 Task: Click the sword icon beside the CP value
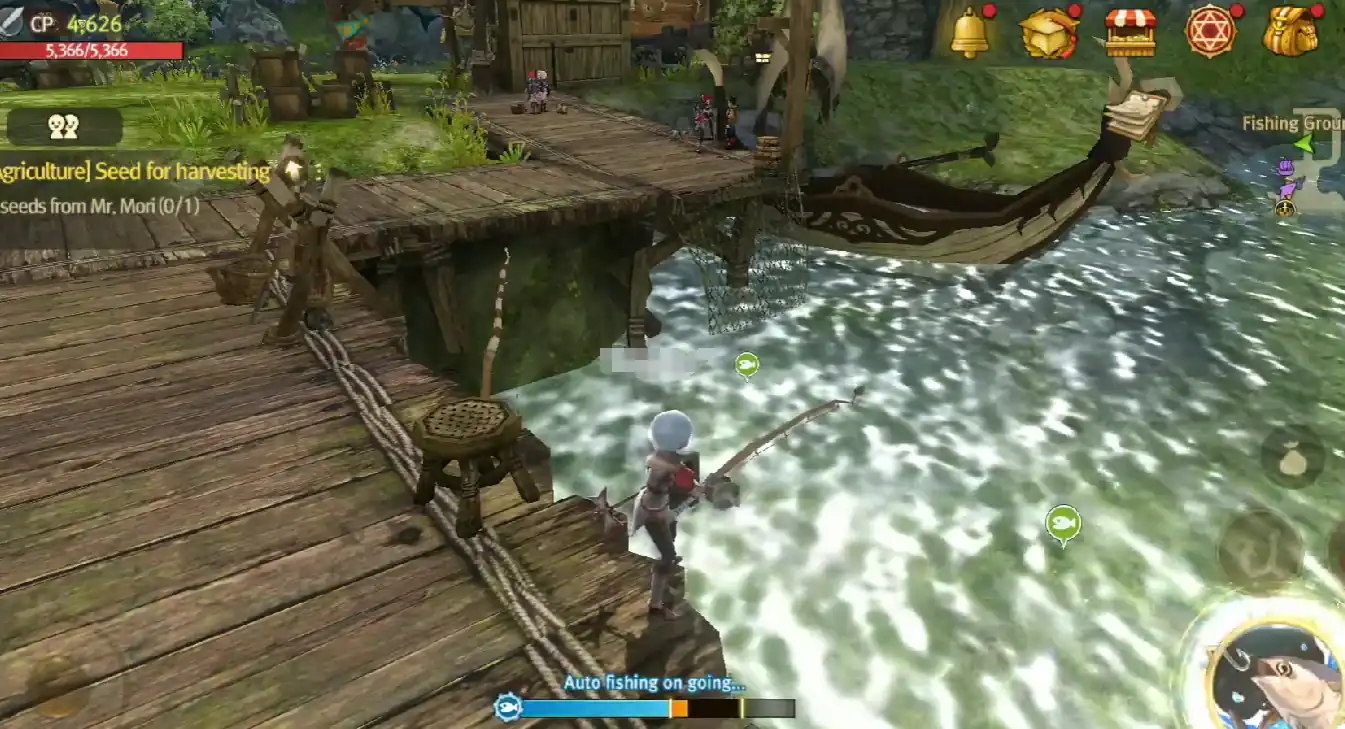13,20
